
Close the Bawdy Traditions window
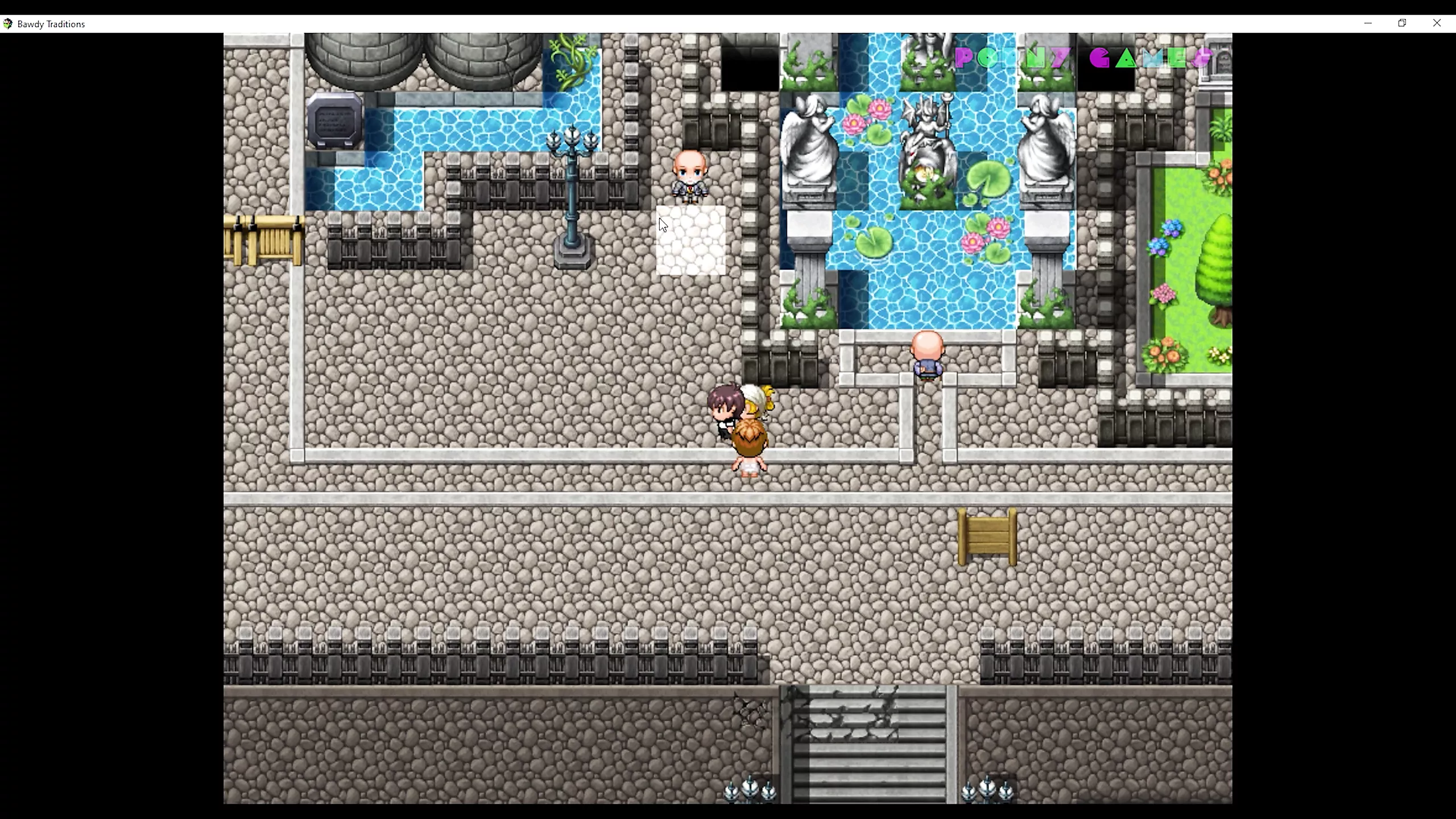[1437, 23]
